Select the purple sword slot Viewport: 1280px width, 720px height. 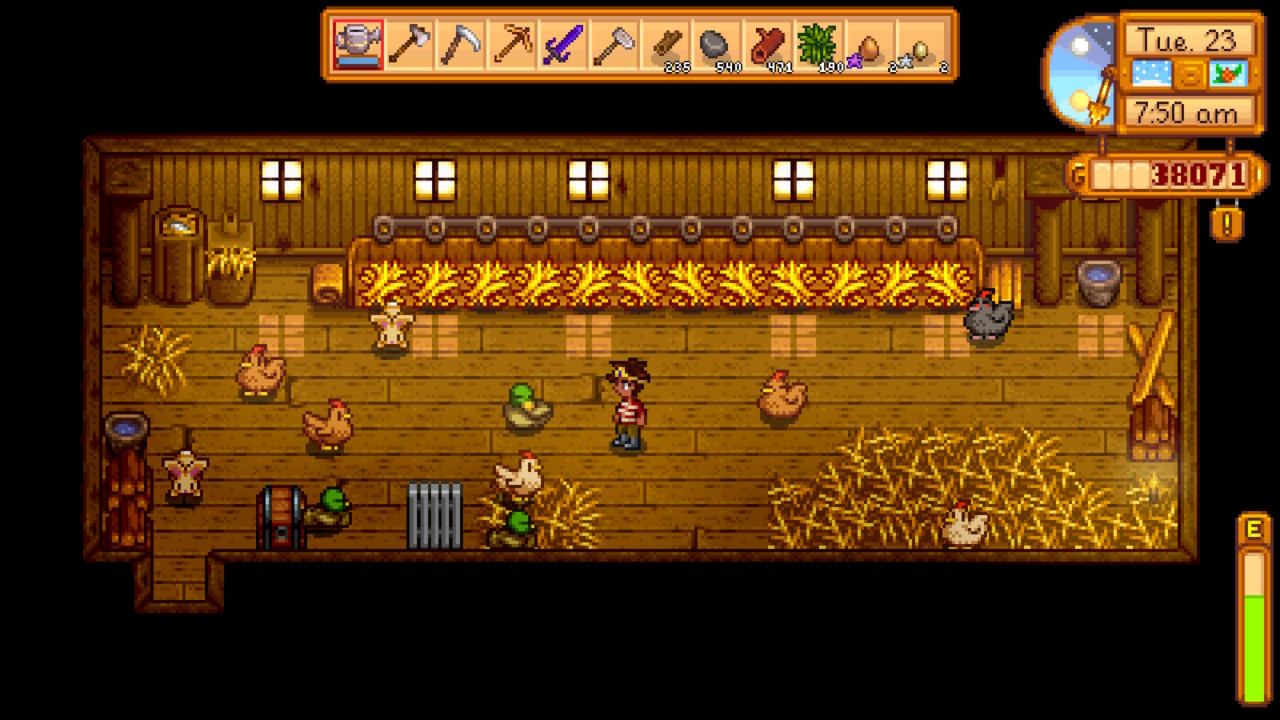pos(562,45)
